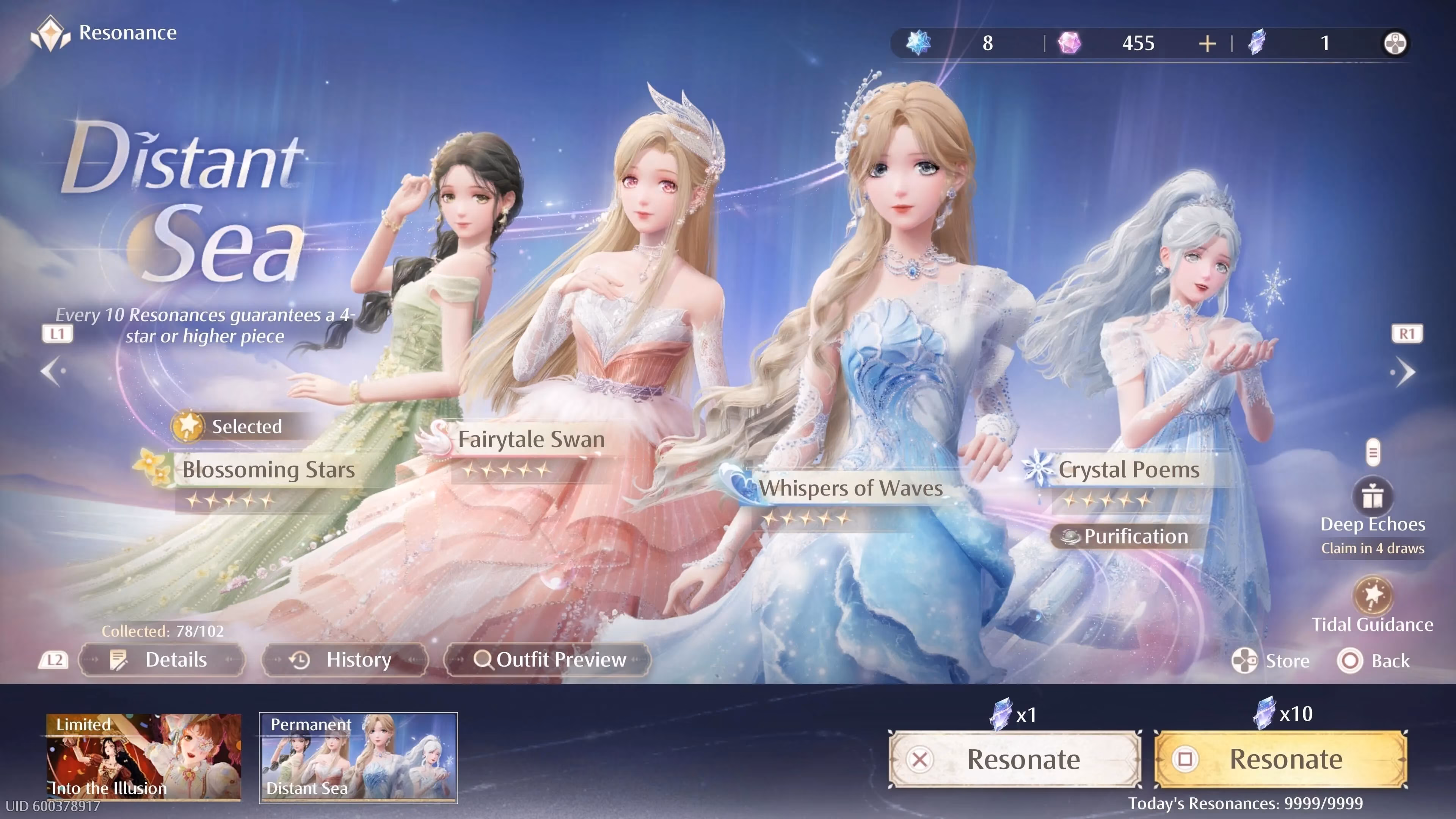Resonate once with x1 crystal
The height and width of the screenshot is (819, 1456).
point(1015,759)
